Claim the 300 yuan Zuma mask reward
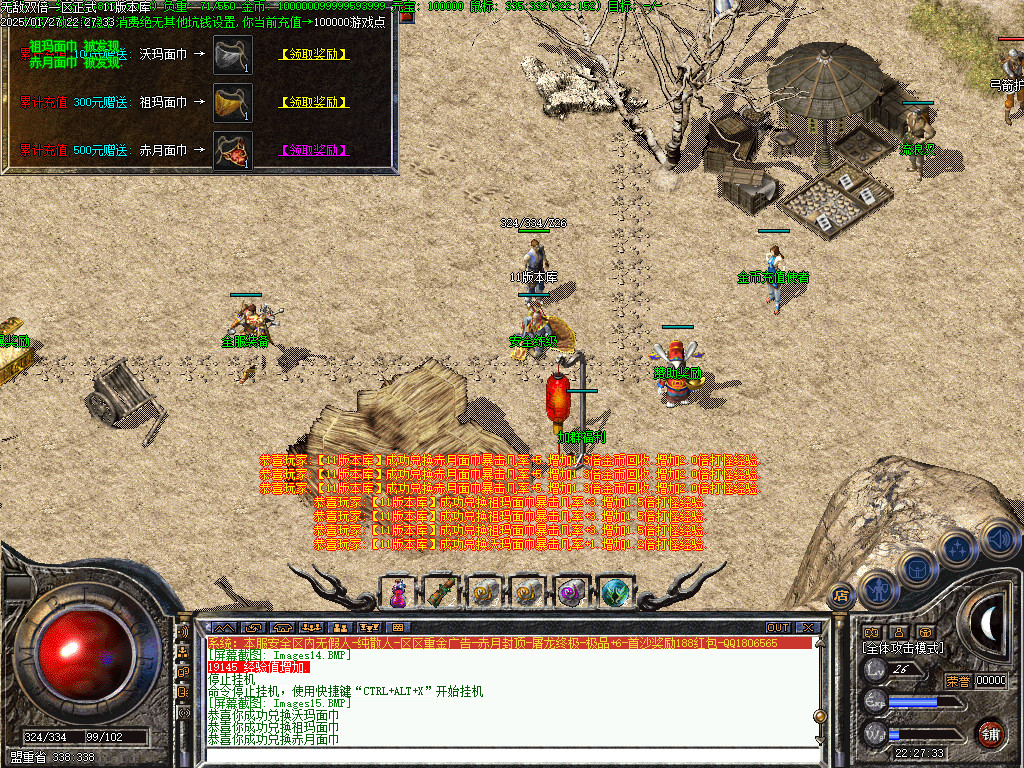This screenshot has height=768, width=1024. pyautogui.click(x=315, y=102)
